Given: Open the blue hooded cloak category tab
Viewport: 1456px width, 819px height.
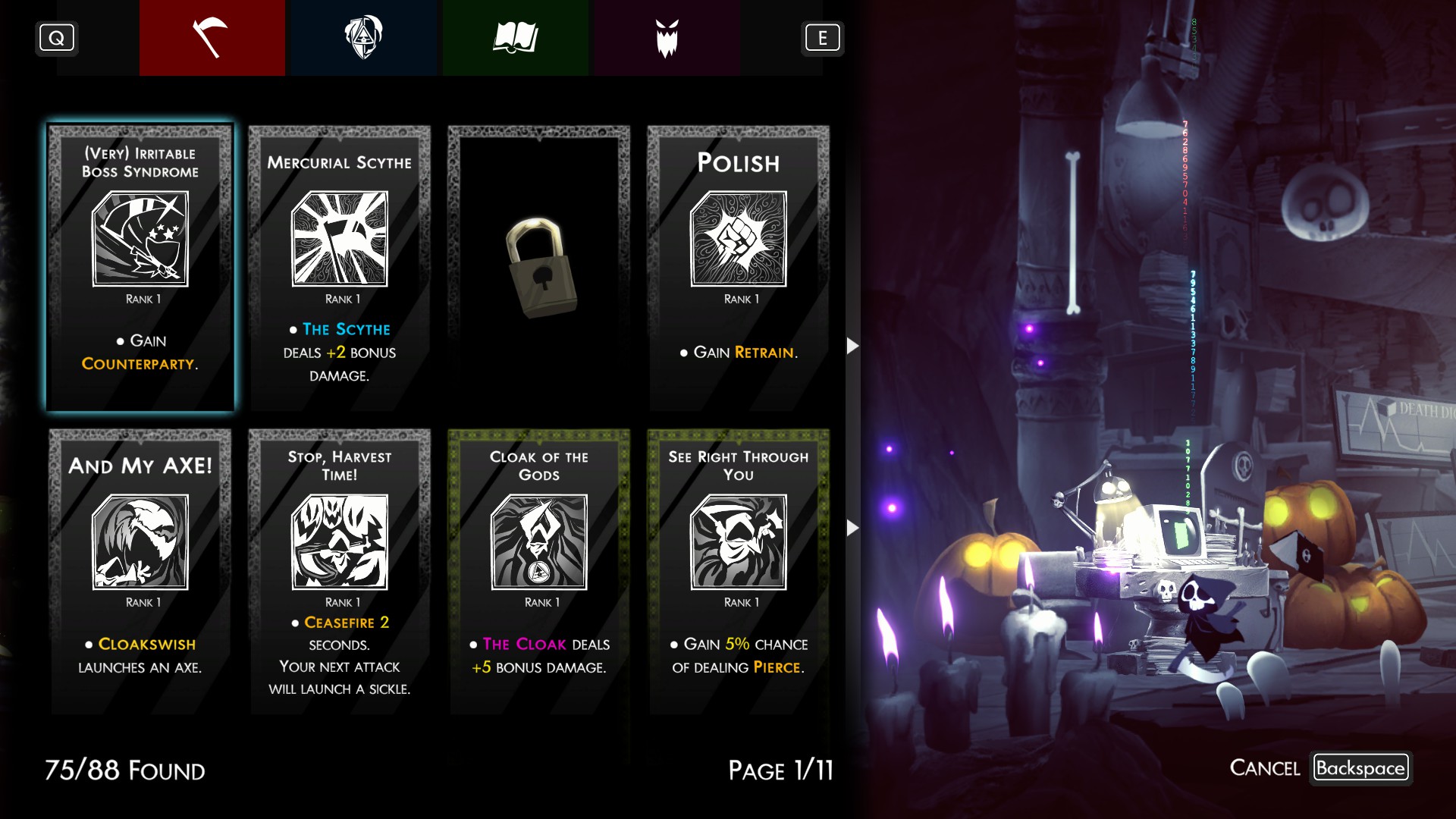Looking at the screenshot, I should (x=363, y=38).
